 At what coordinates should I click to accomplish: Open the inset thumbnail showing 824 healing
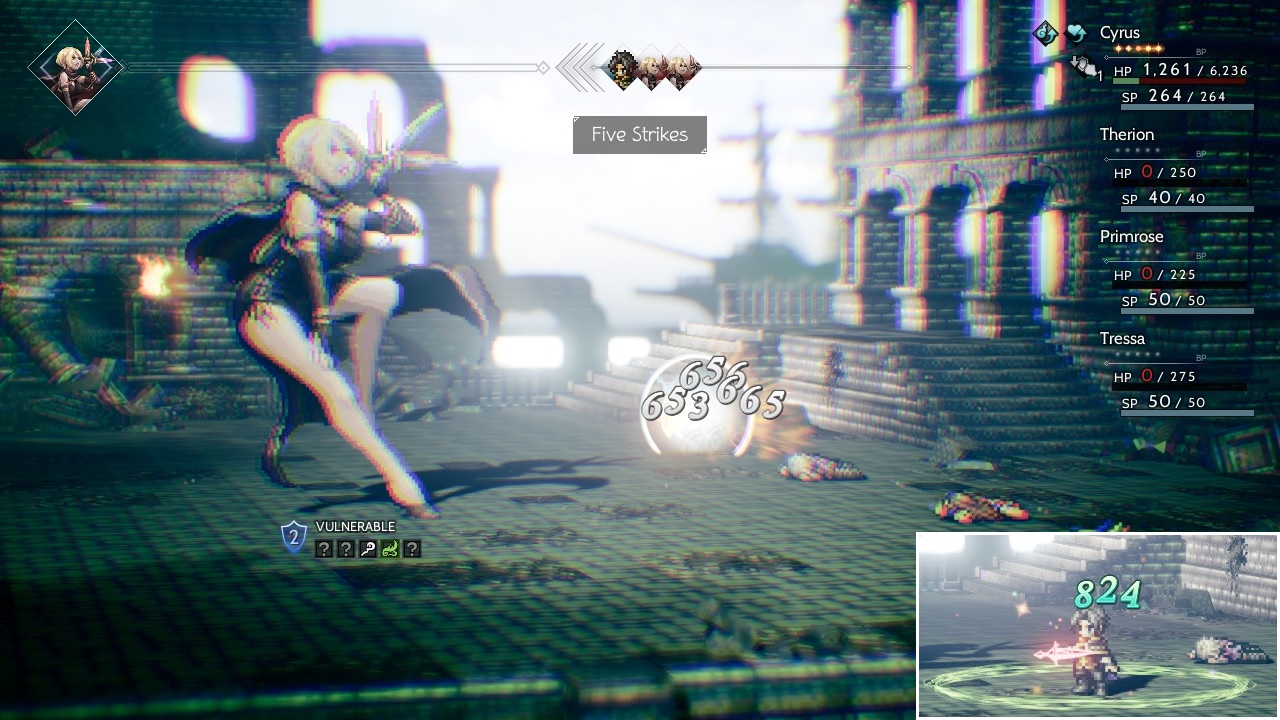(x=1097, y=626)
